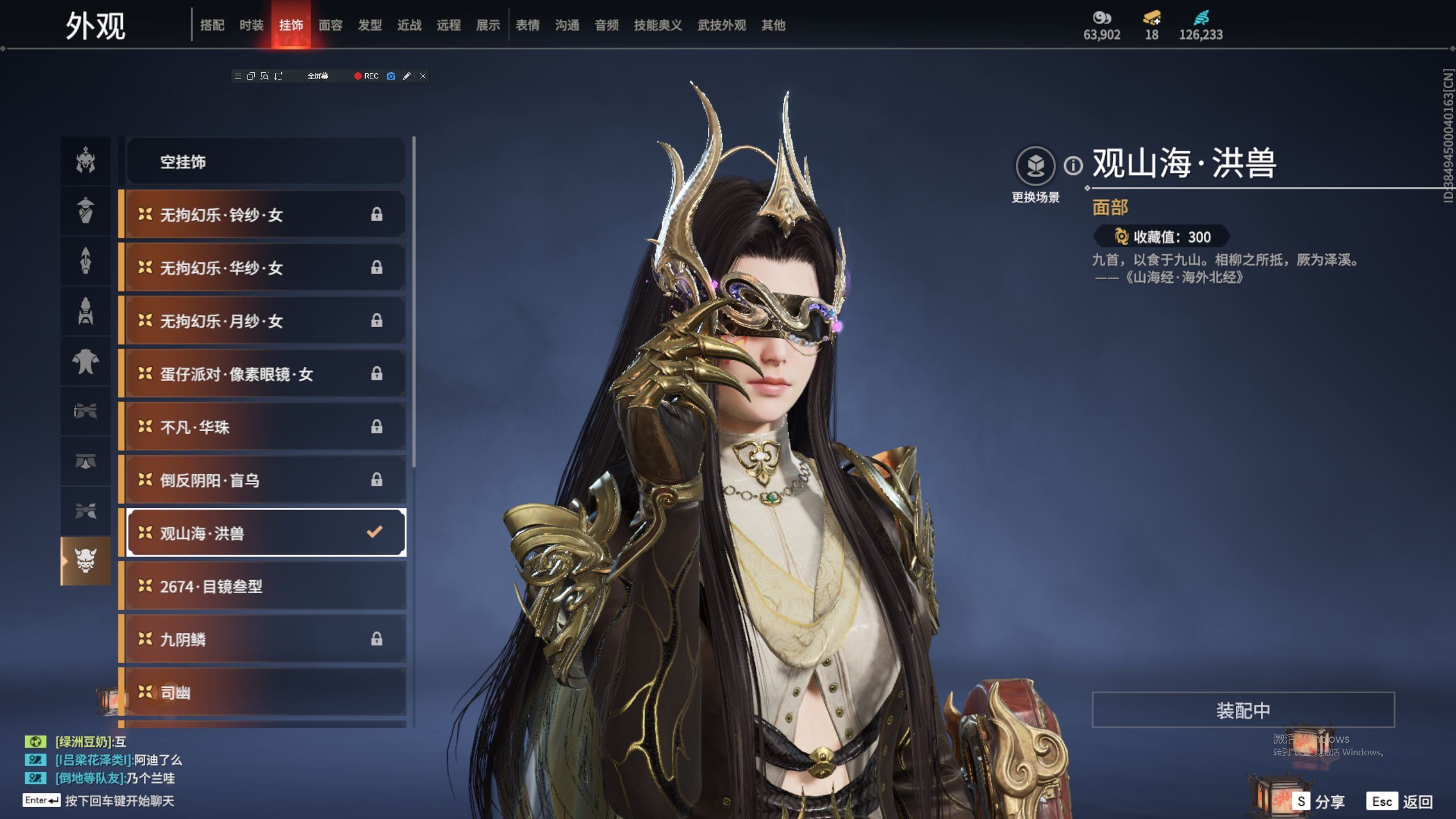Switch to the 表情 tab

(527, 25)
